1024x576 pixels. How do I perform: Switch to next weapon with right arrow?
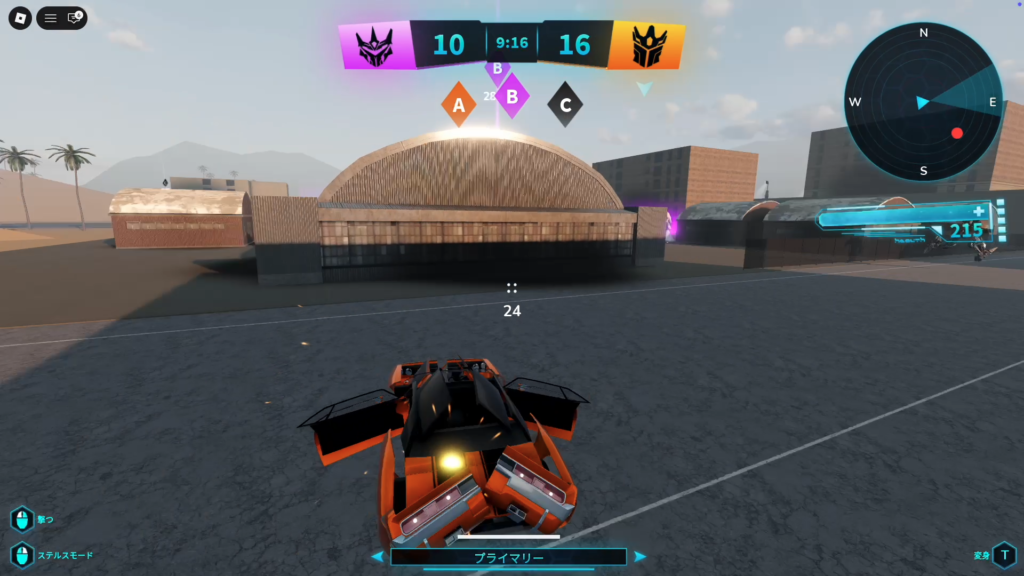(x=640, y=557)
